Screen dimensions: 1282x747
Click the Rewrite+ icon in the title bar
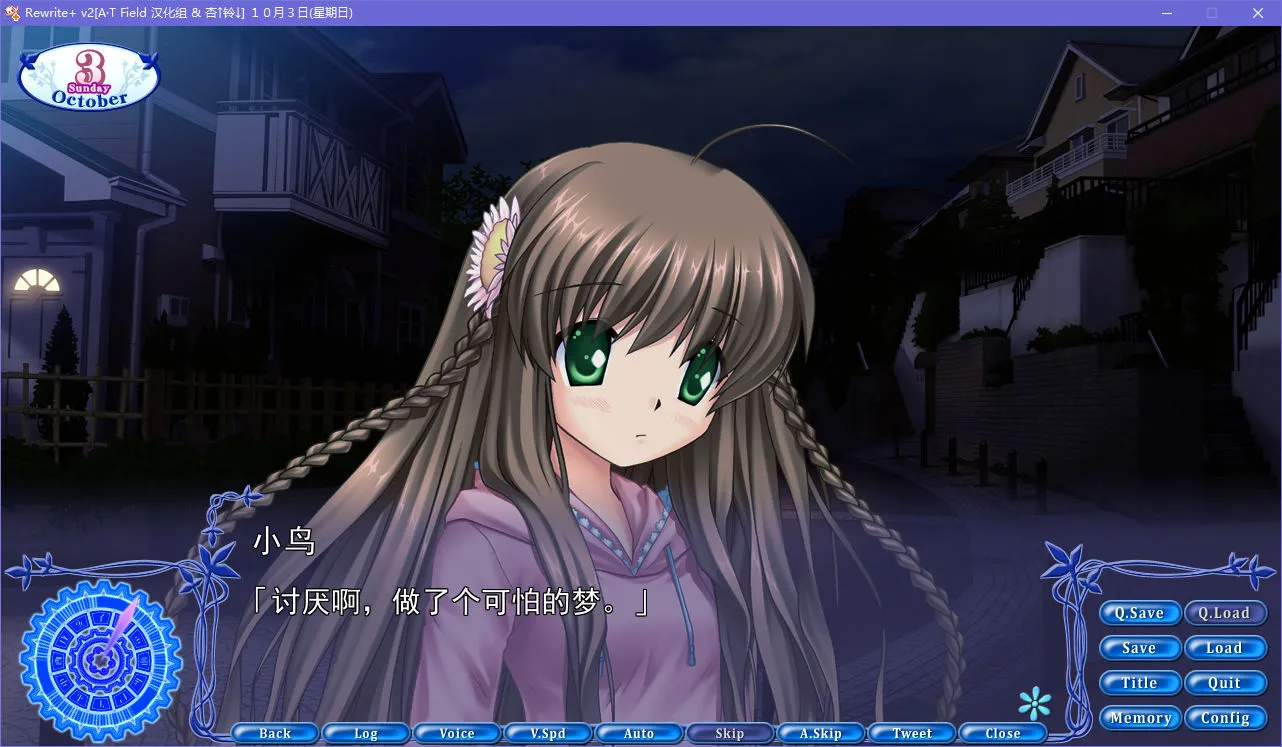pyautogui.click(x=12, y=12)
